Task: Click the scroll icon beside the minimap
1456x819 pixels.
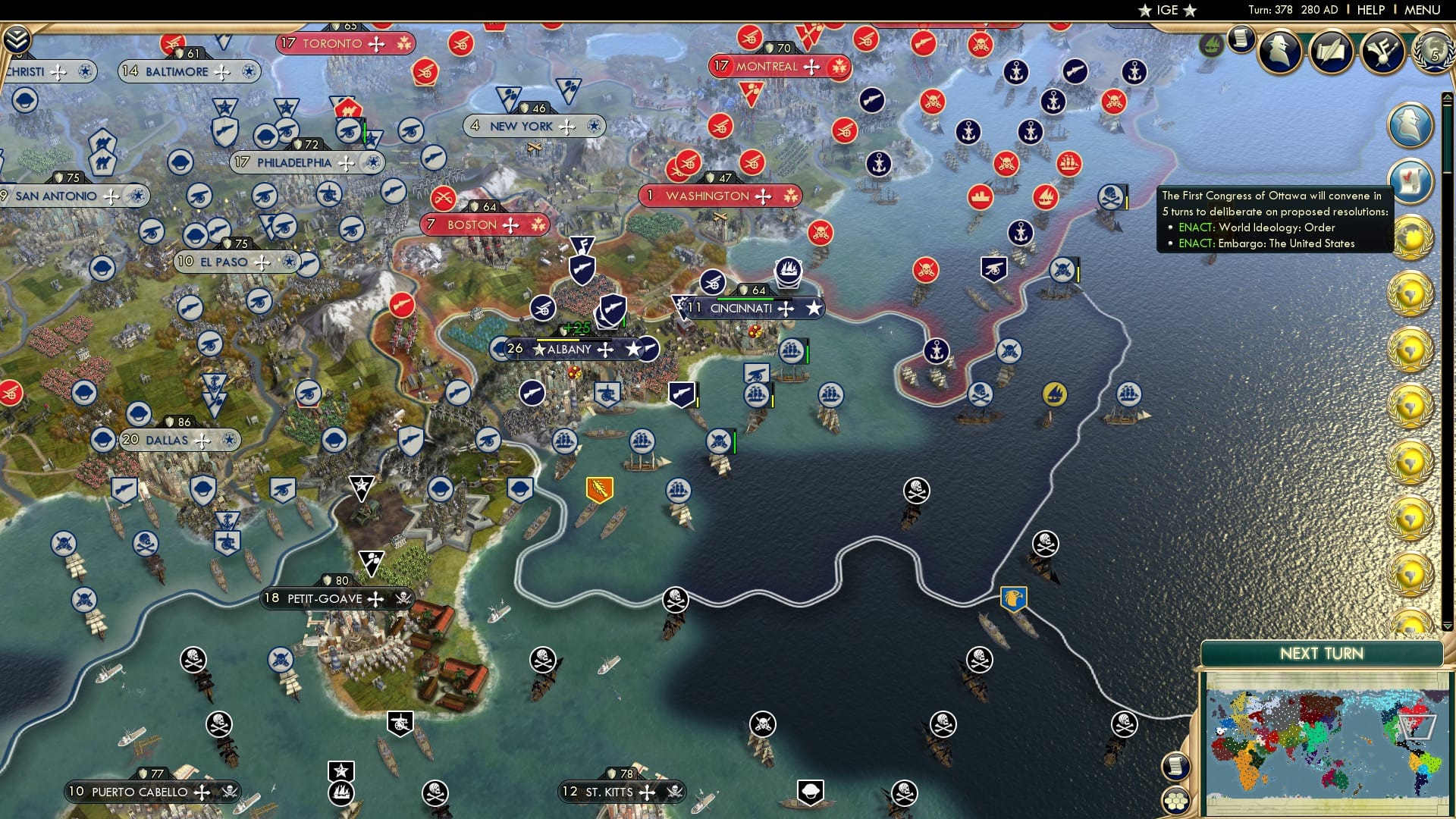Action: coord(1175,766)
